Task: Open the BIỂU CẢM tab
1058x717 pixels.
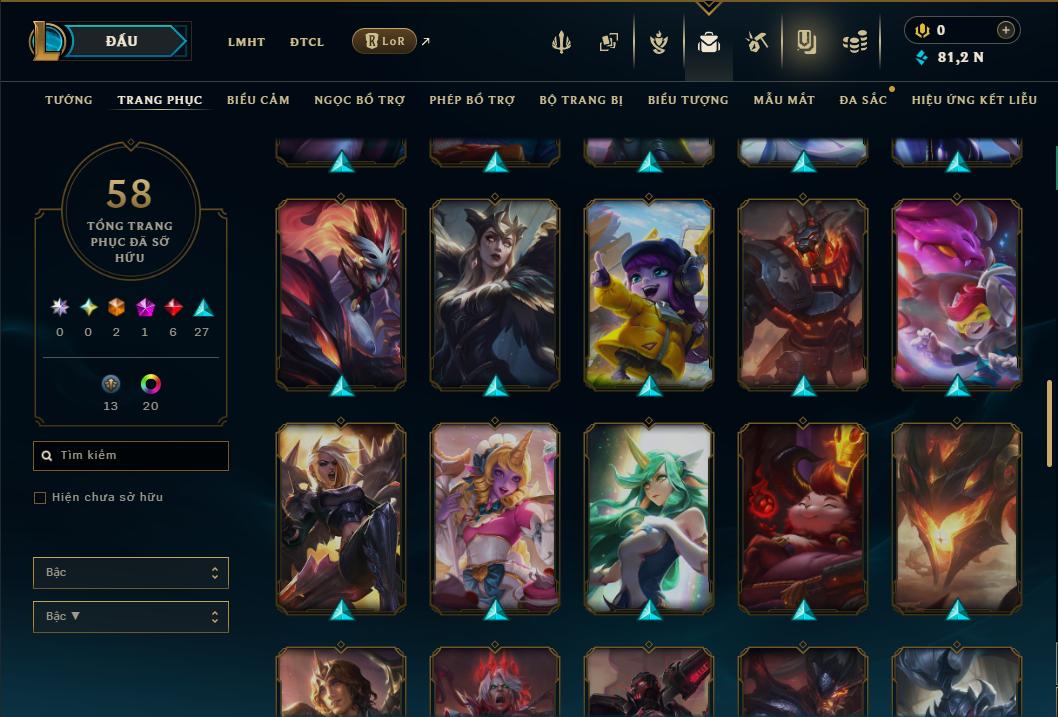Action: (258, 100)
